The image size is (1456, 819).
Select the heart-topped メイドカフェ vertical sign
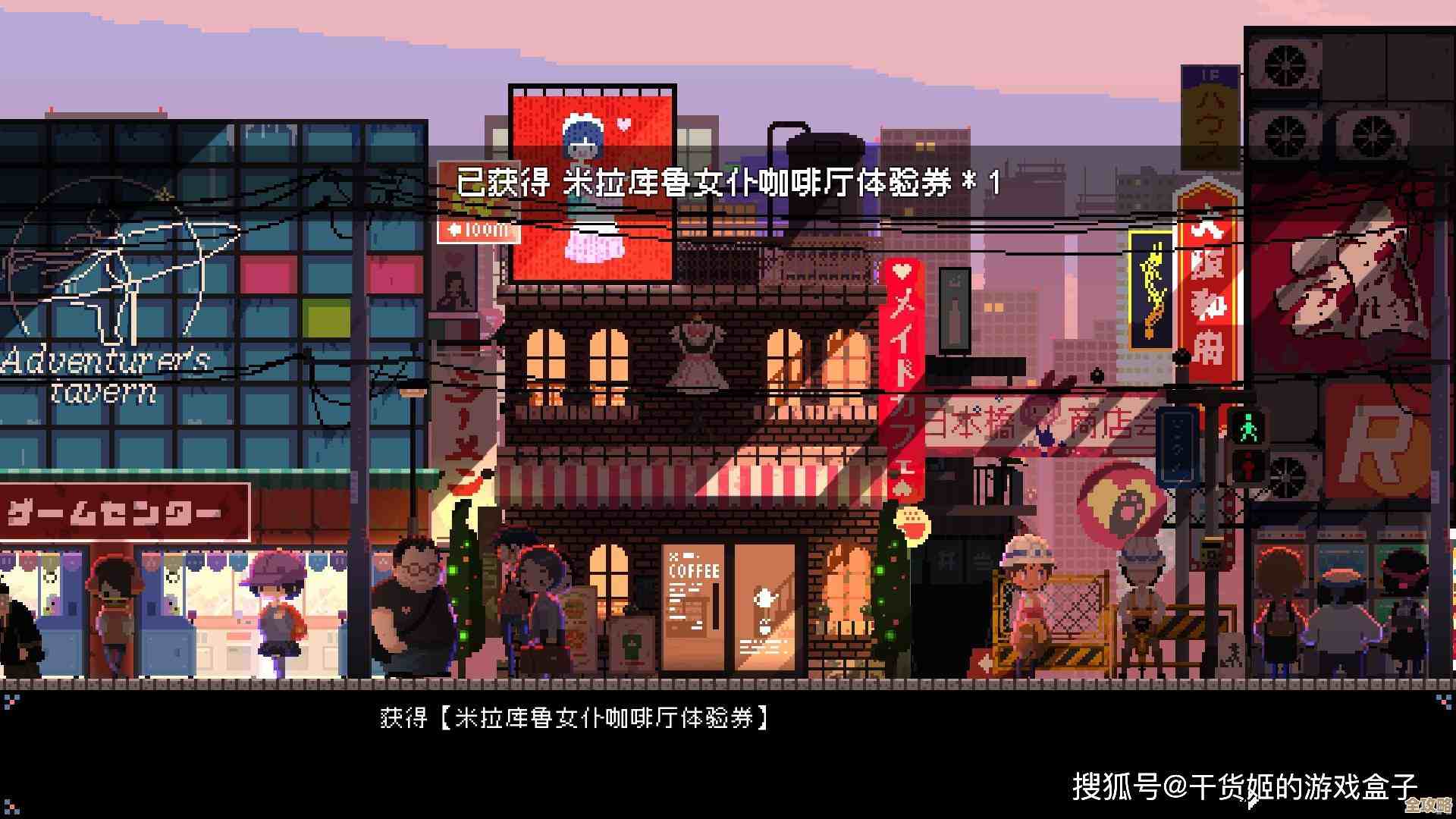902,372
